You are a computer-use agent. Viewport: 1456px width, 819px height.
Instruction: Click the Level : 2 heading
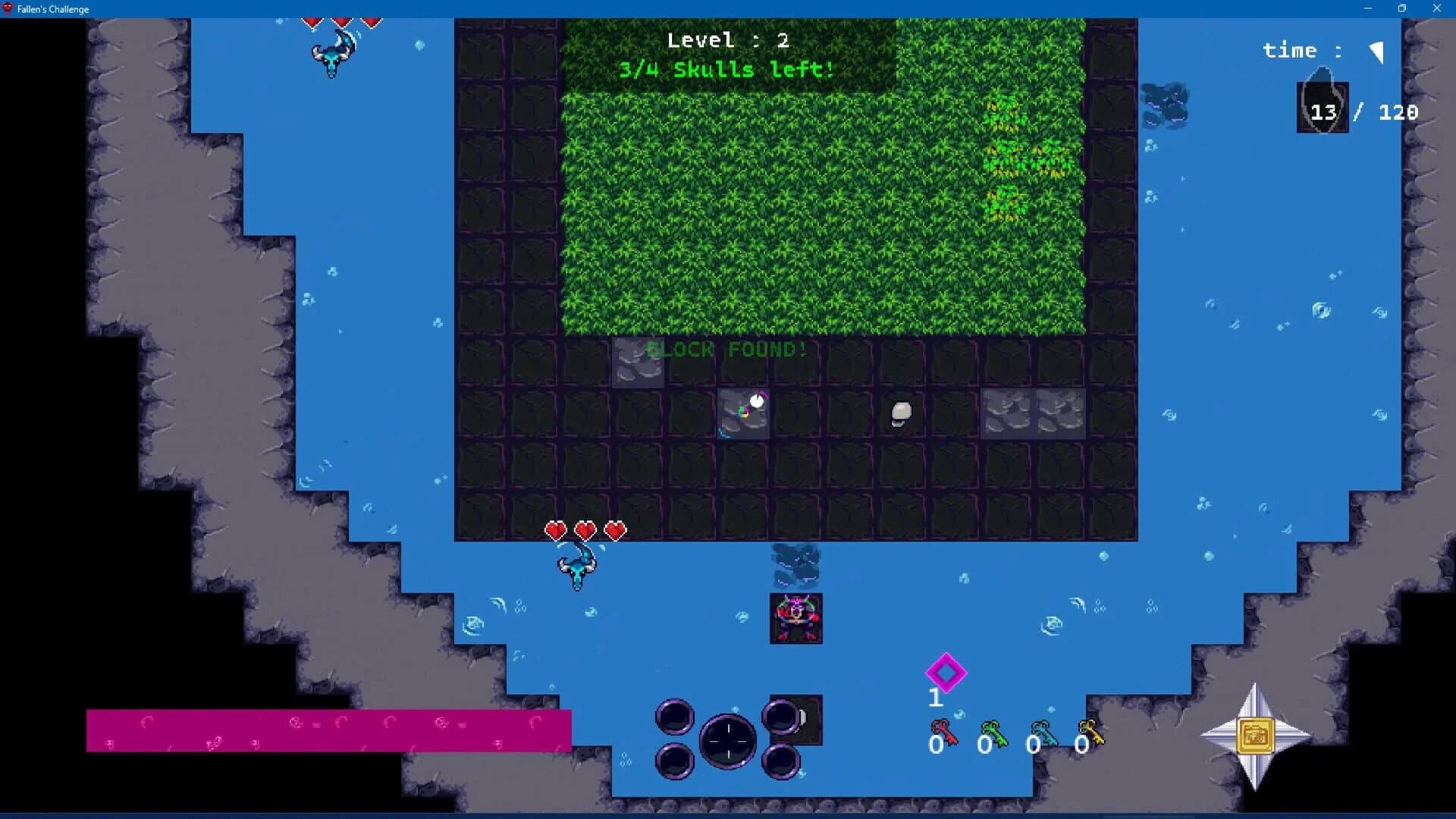[726, 39]
